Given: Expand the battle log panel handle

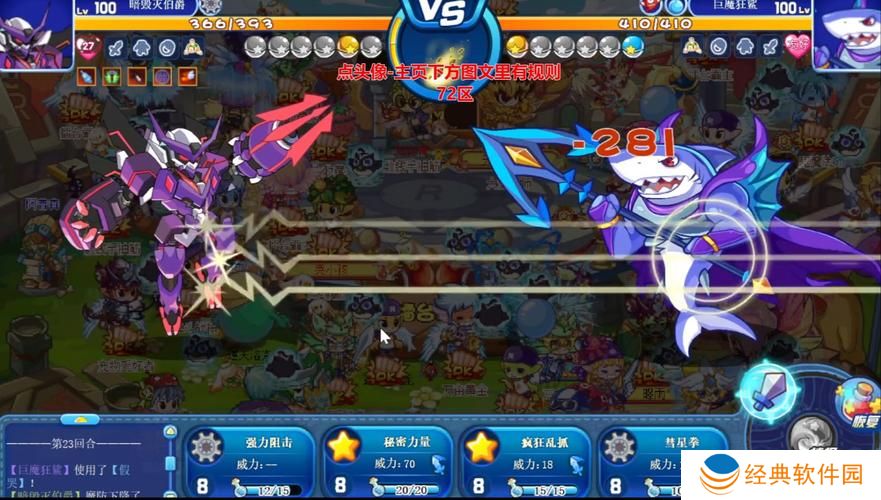Looking at the screenshot, I should [x=73, y=420].
